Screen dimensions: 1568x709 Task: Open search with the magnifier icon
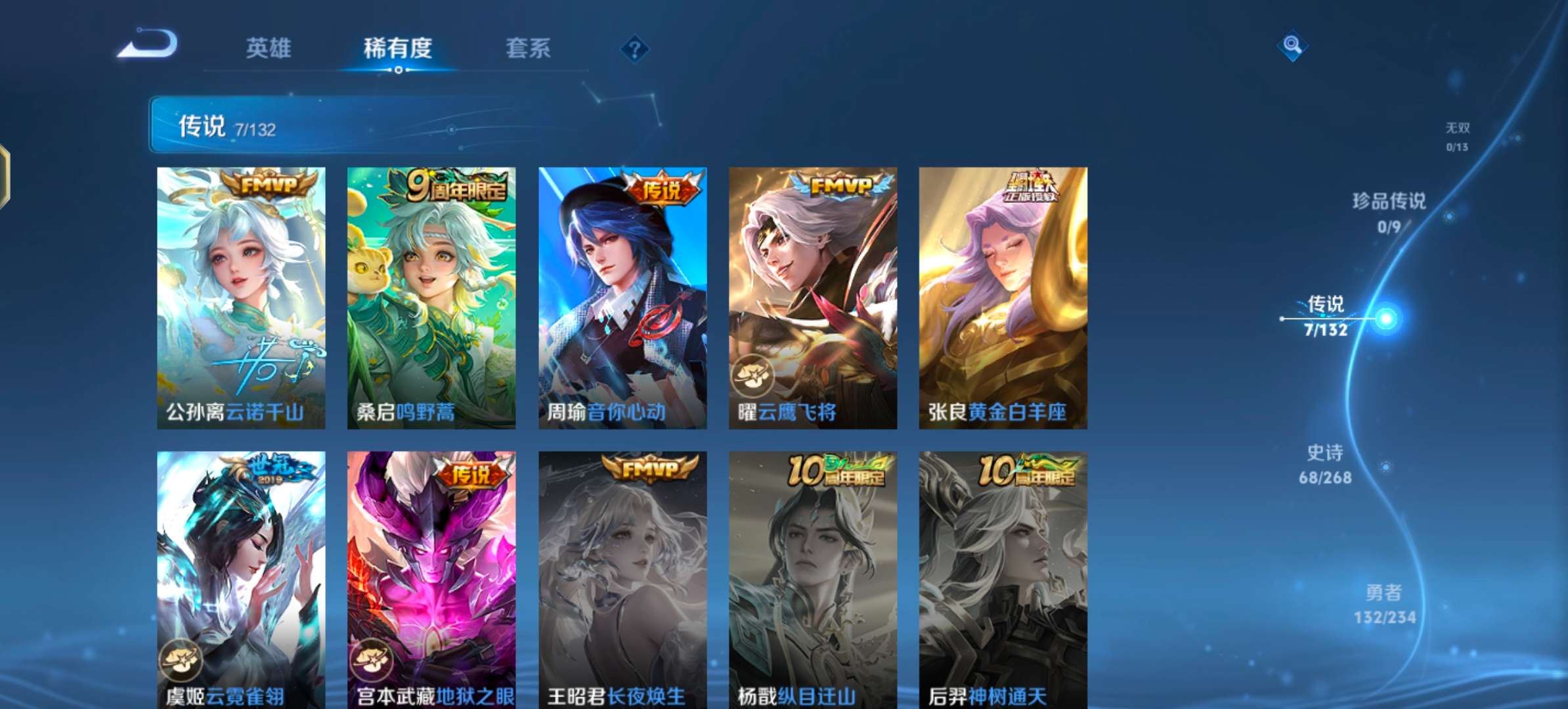point(1293,45)
